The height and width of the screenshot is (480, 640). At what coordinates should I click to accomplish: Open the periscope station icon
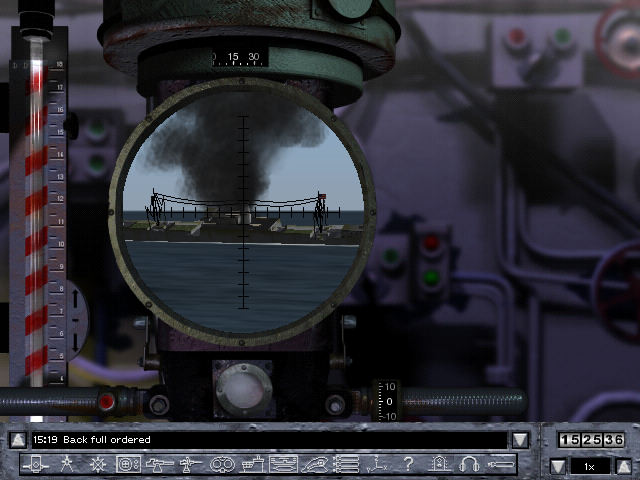(x=35, y=464)
